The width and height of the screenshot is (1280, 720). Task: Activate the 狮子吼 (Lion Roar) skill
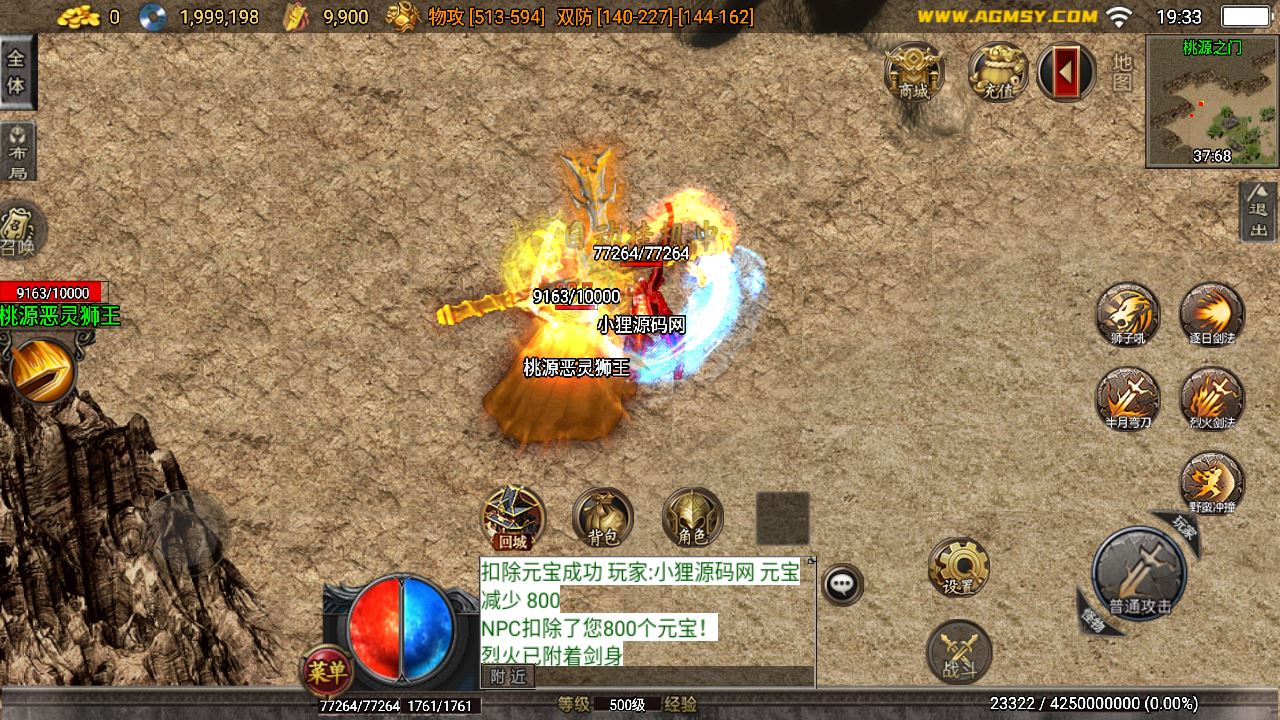tap(1128, 315)
